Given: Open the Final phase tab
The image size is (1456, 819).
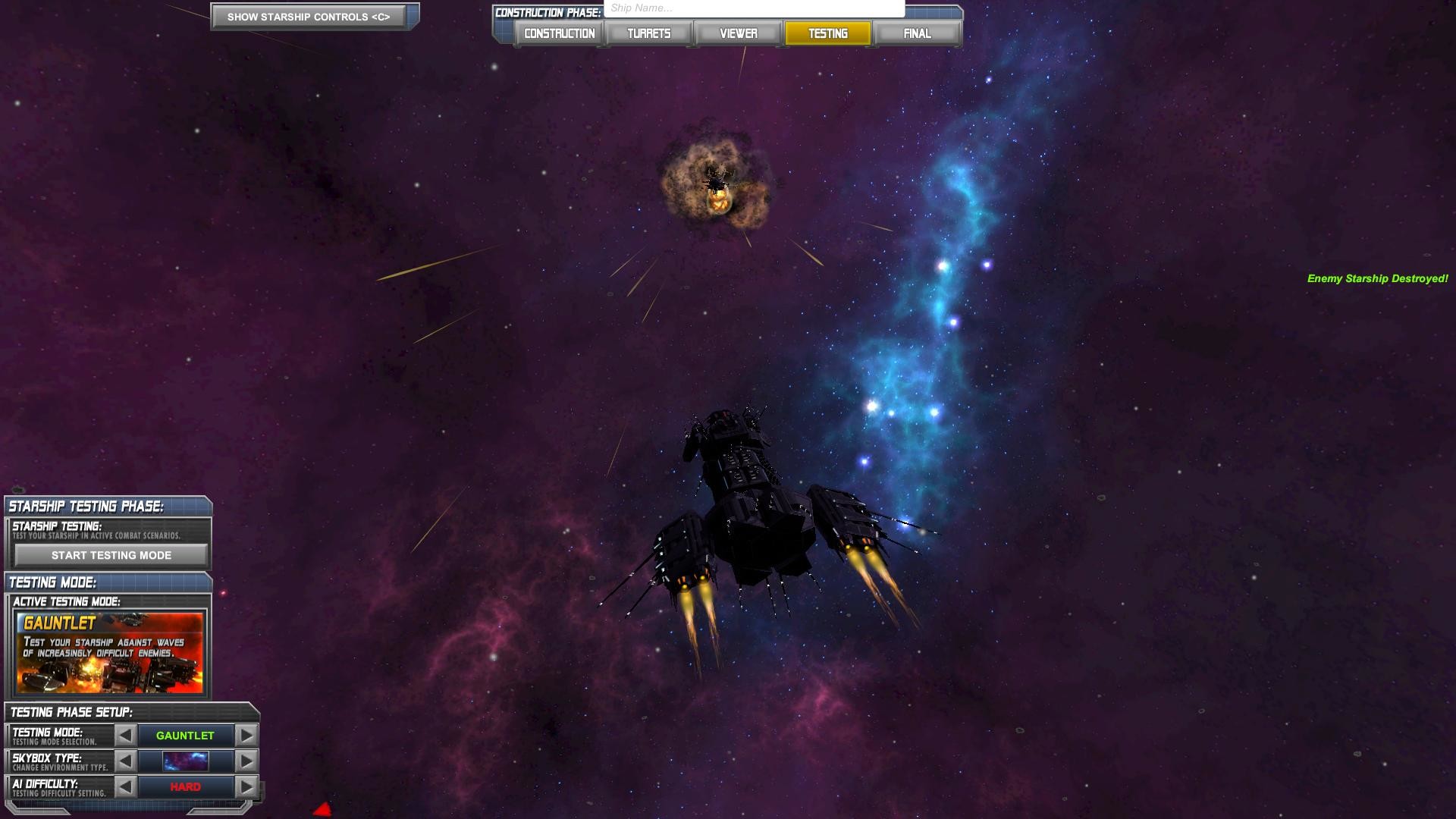Looking at the screenshot, I should click(917, 33).
